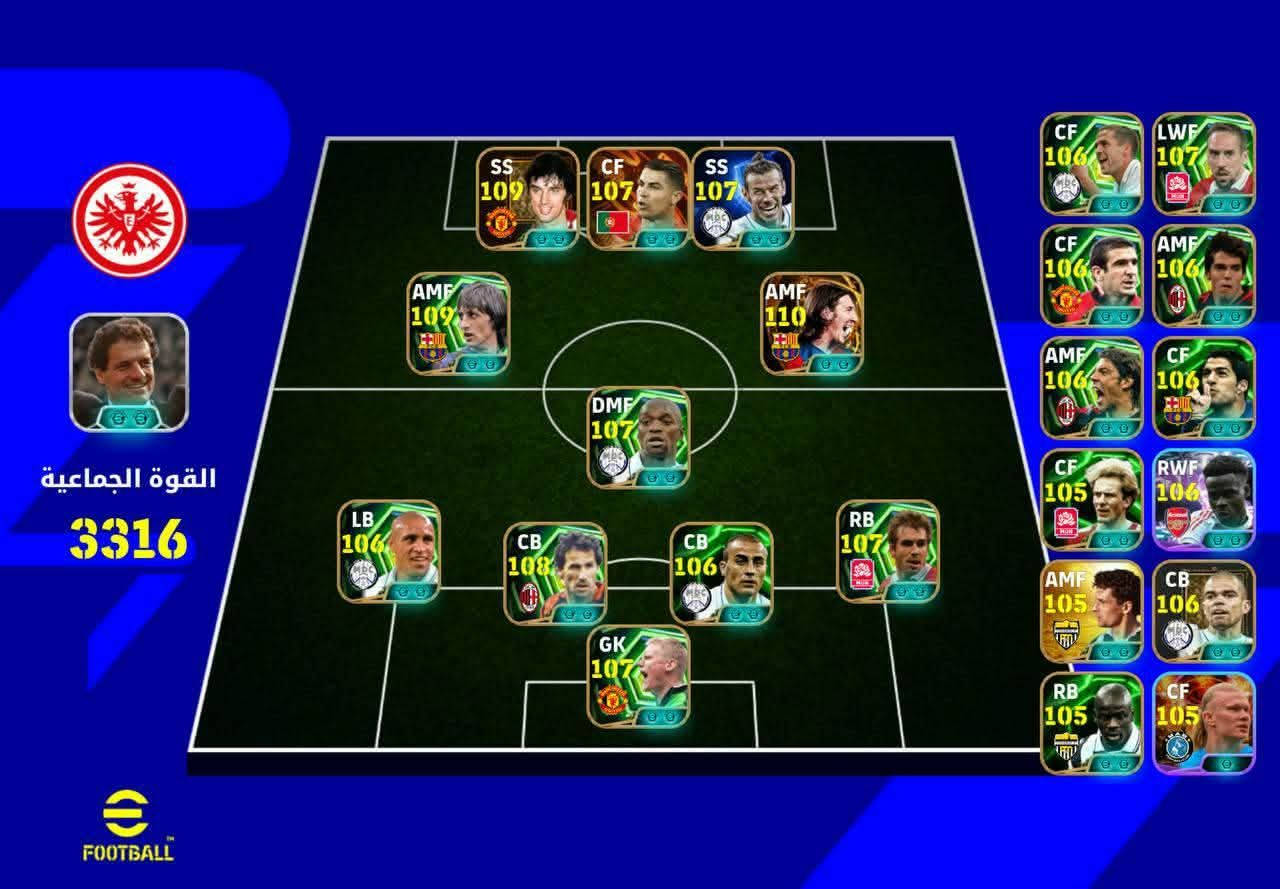Choose the LB 106 player card
1280x889 pixels.
pyautogui.click(x=389, y=551)
